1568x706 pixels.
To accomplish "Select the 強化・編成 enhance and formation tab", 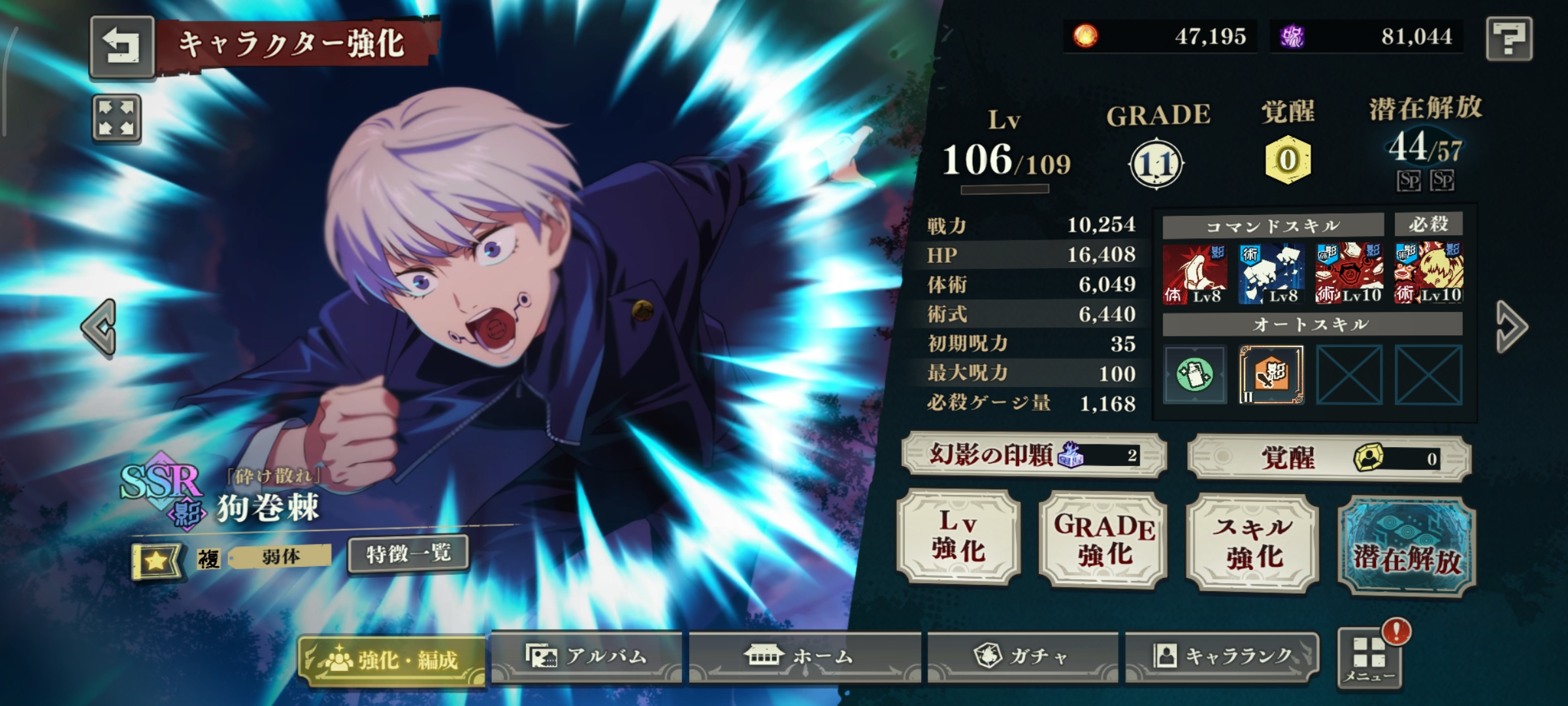I will click(392, 660).
